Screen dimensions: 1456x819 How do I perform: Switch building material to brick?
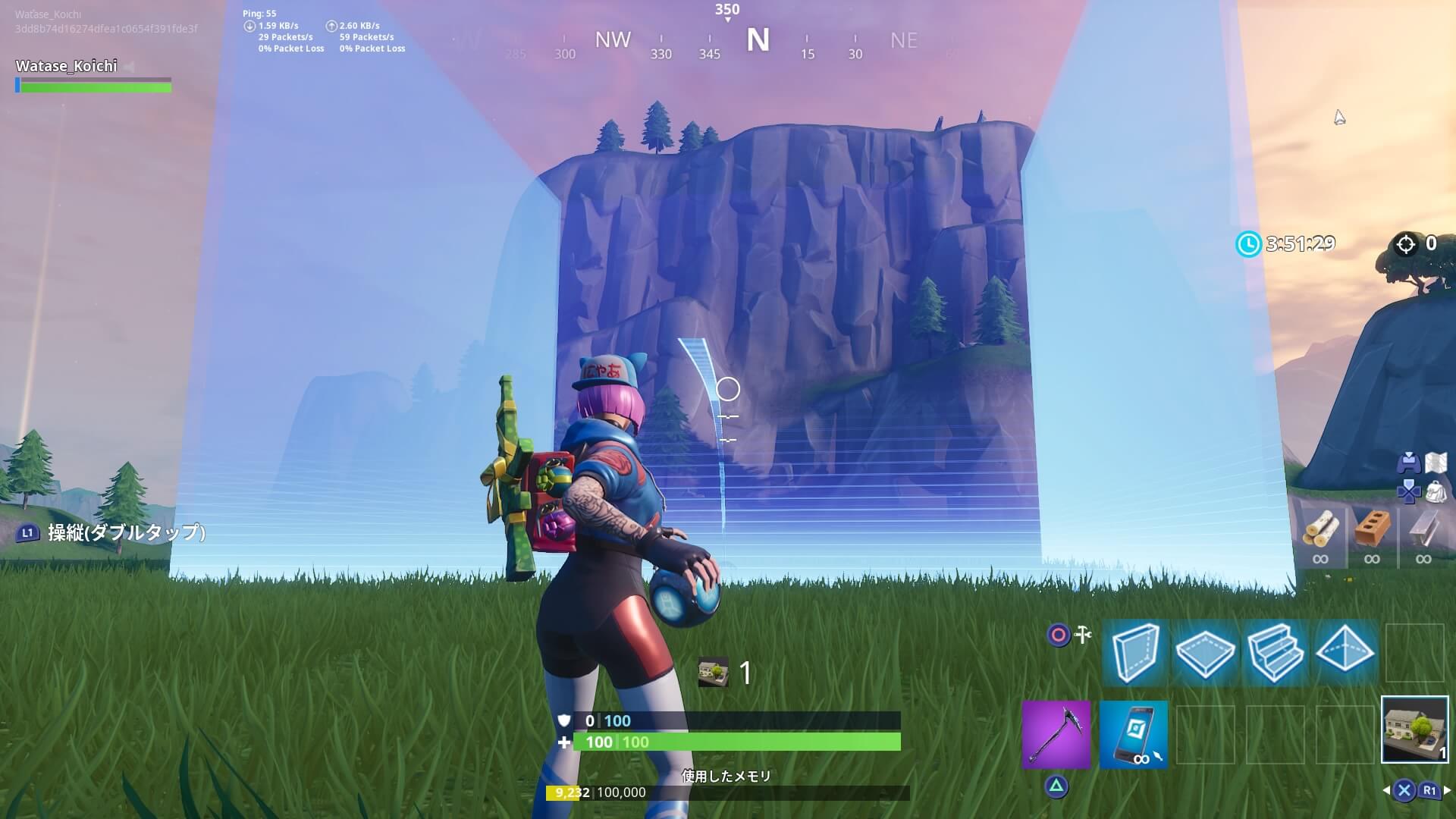click(x=1372, y=529)
